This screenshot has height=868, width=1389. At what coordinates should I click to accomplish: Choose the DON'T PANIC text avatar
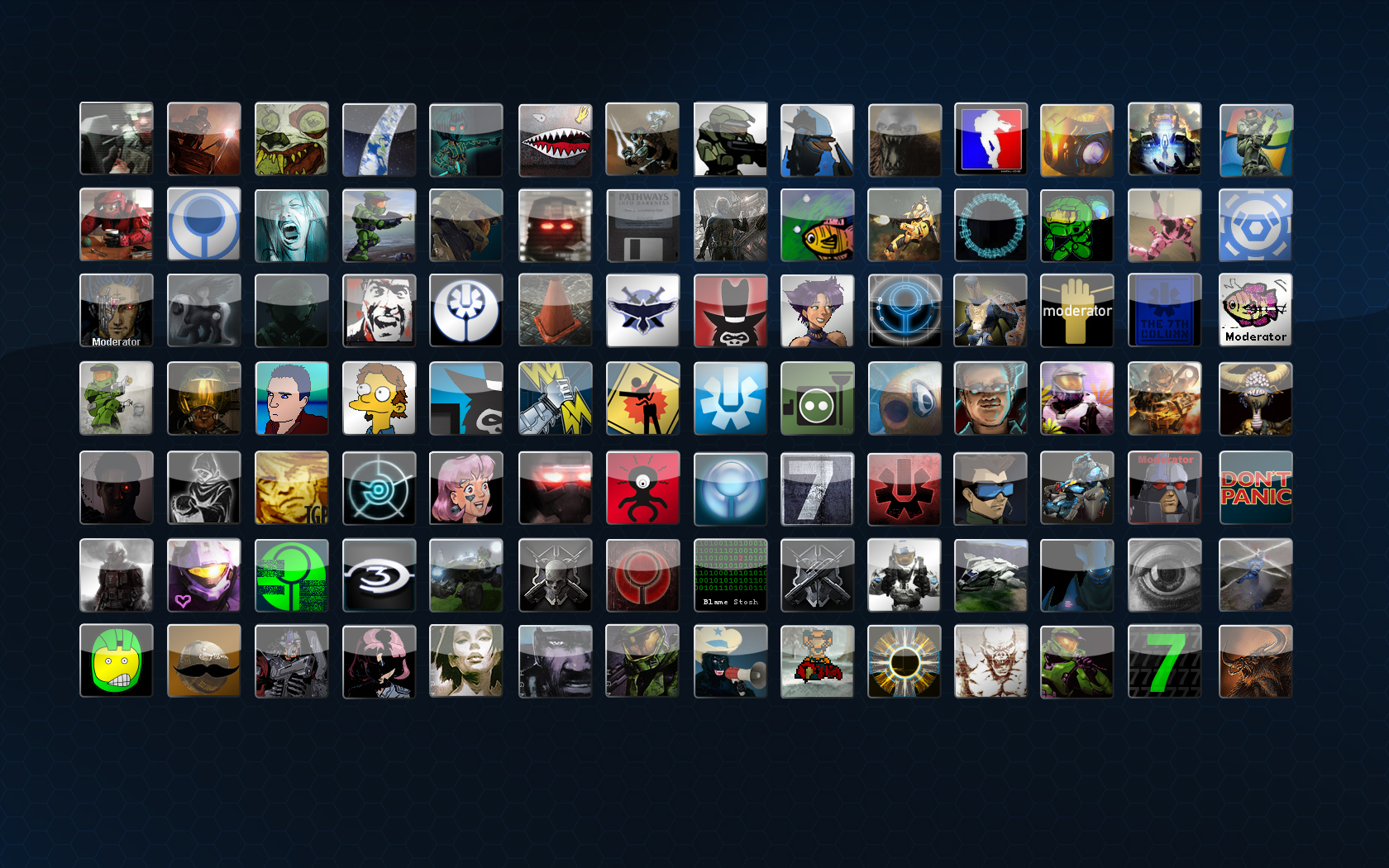click(x=1255, y=488)
